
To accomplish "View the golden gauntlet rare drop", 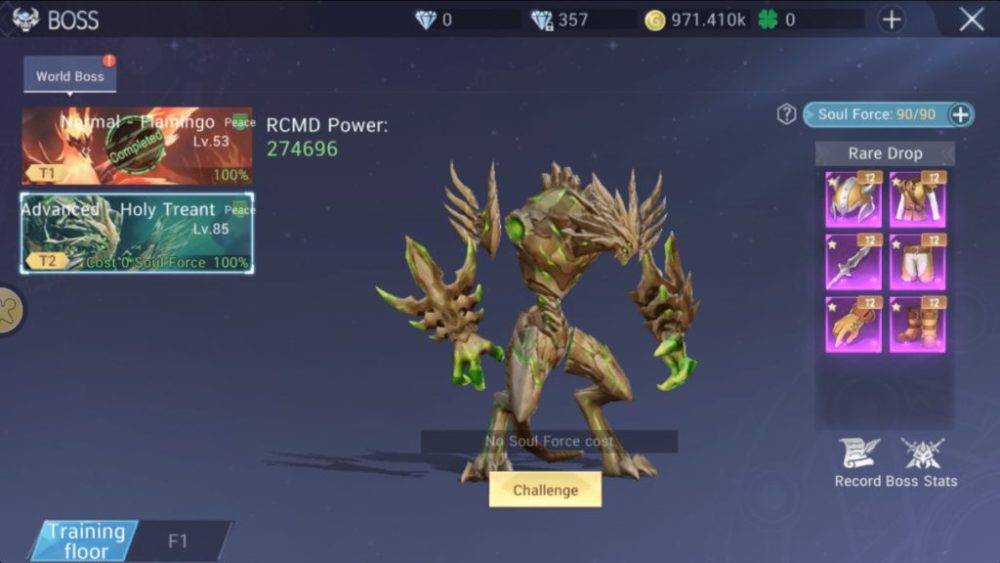I will (853, 324).
